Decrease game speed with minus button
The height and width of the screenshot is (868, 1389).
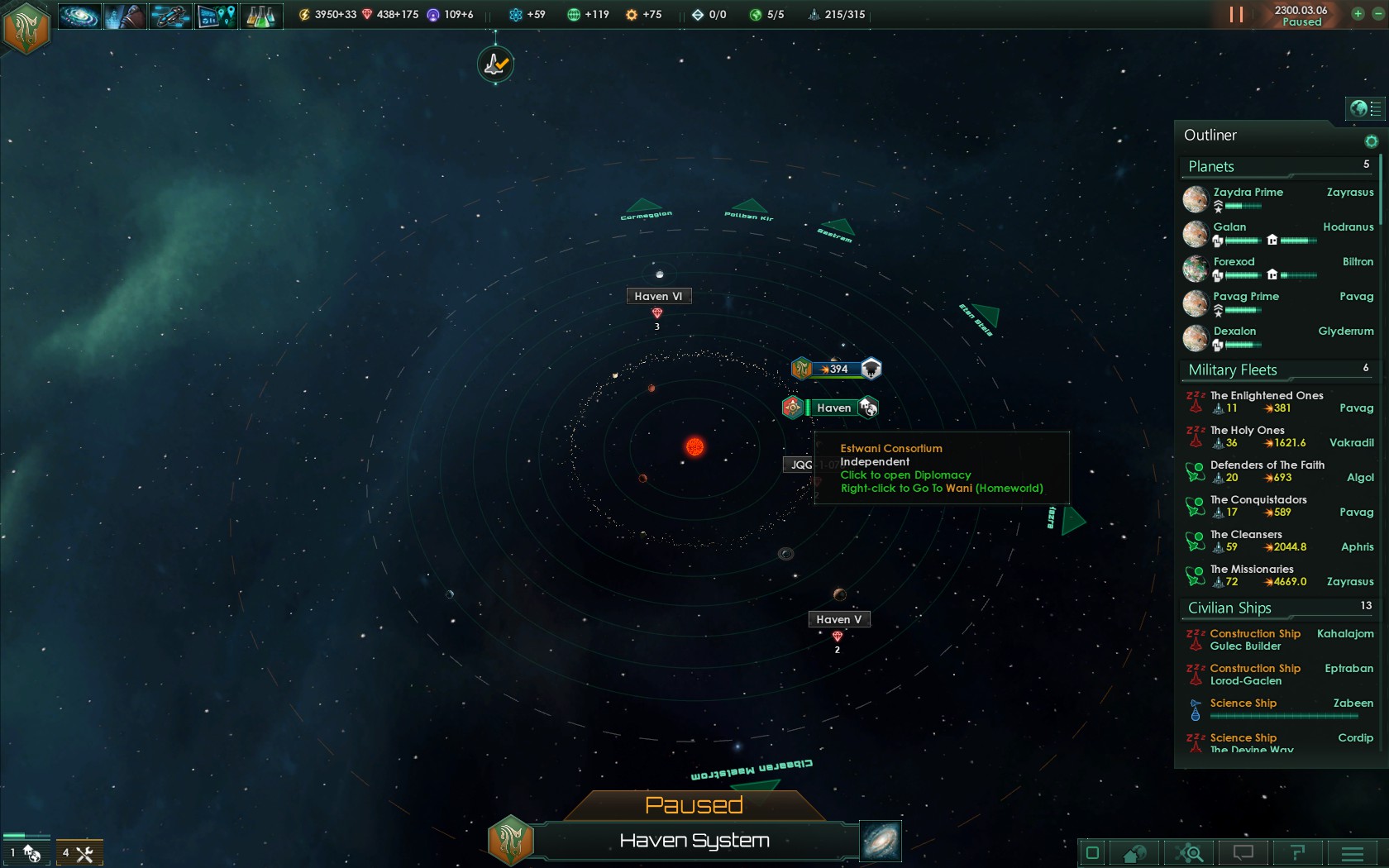(x=1377, y=14)
